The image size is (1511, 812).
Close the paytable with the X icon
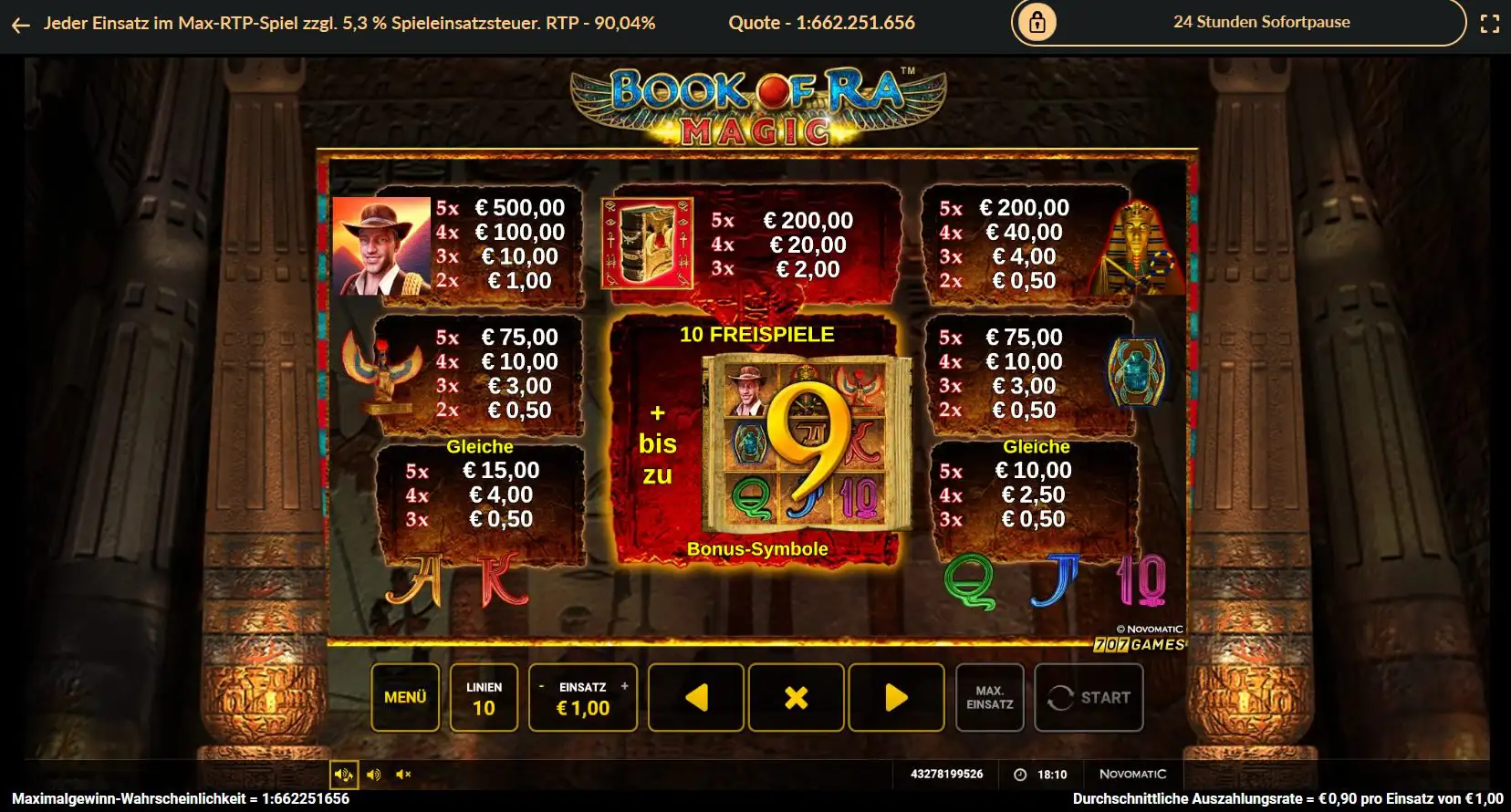(797, 697)
